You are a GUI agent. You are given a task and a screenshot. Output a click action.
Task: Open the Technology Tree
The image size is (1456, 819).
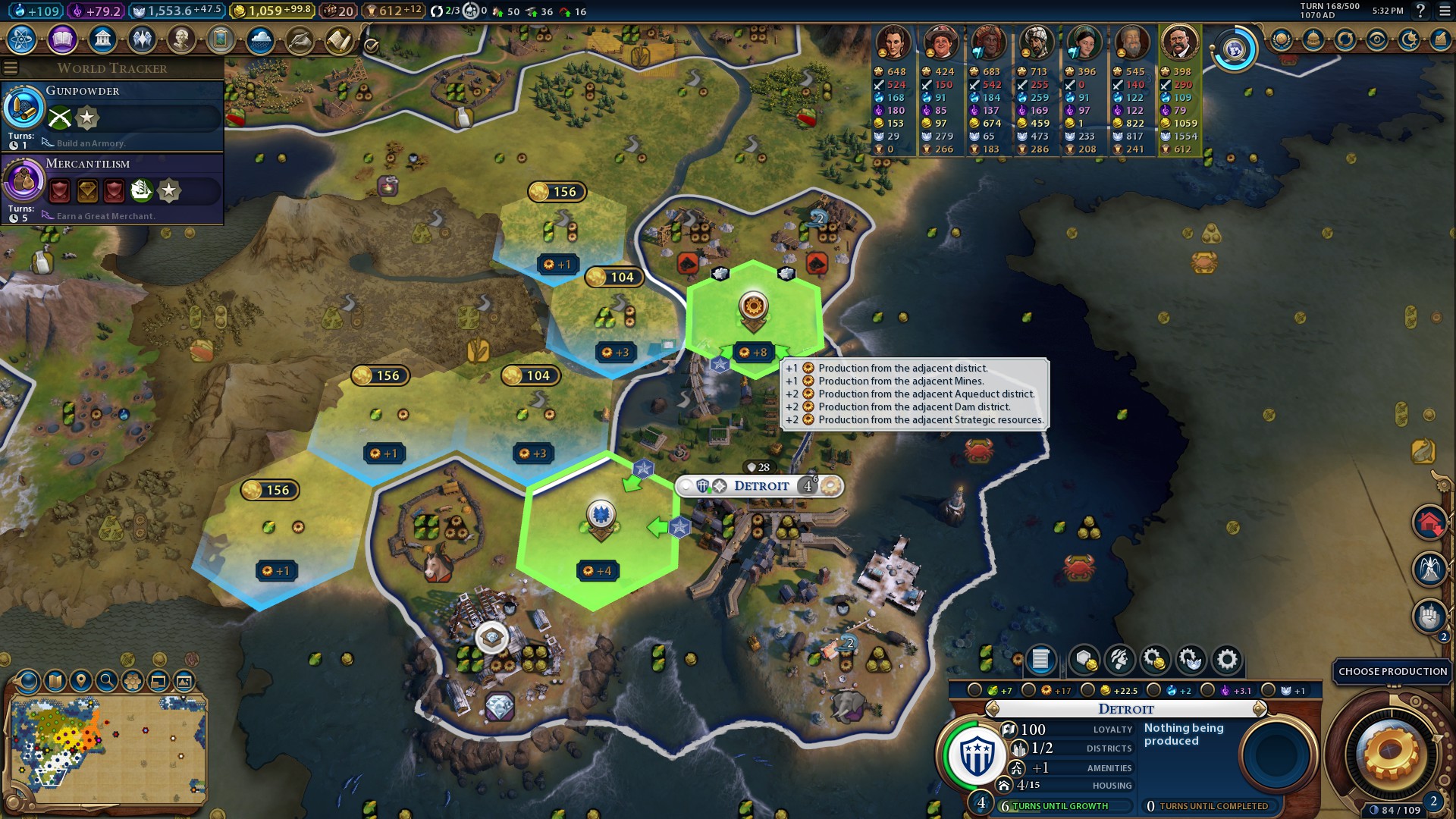(23, 39)
